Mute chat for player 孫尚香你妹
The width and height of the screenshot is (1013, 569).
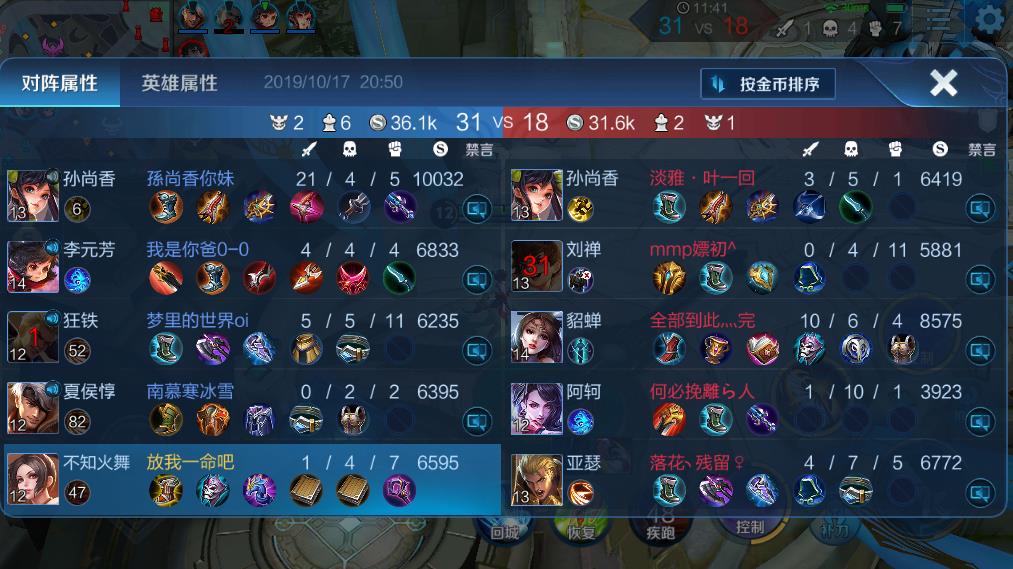pyautogui.click(x=478, y=209)
